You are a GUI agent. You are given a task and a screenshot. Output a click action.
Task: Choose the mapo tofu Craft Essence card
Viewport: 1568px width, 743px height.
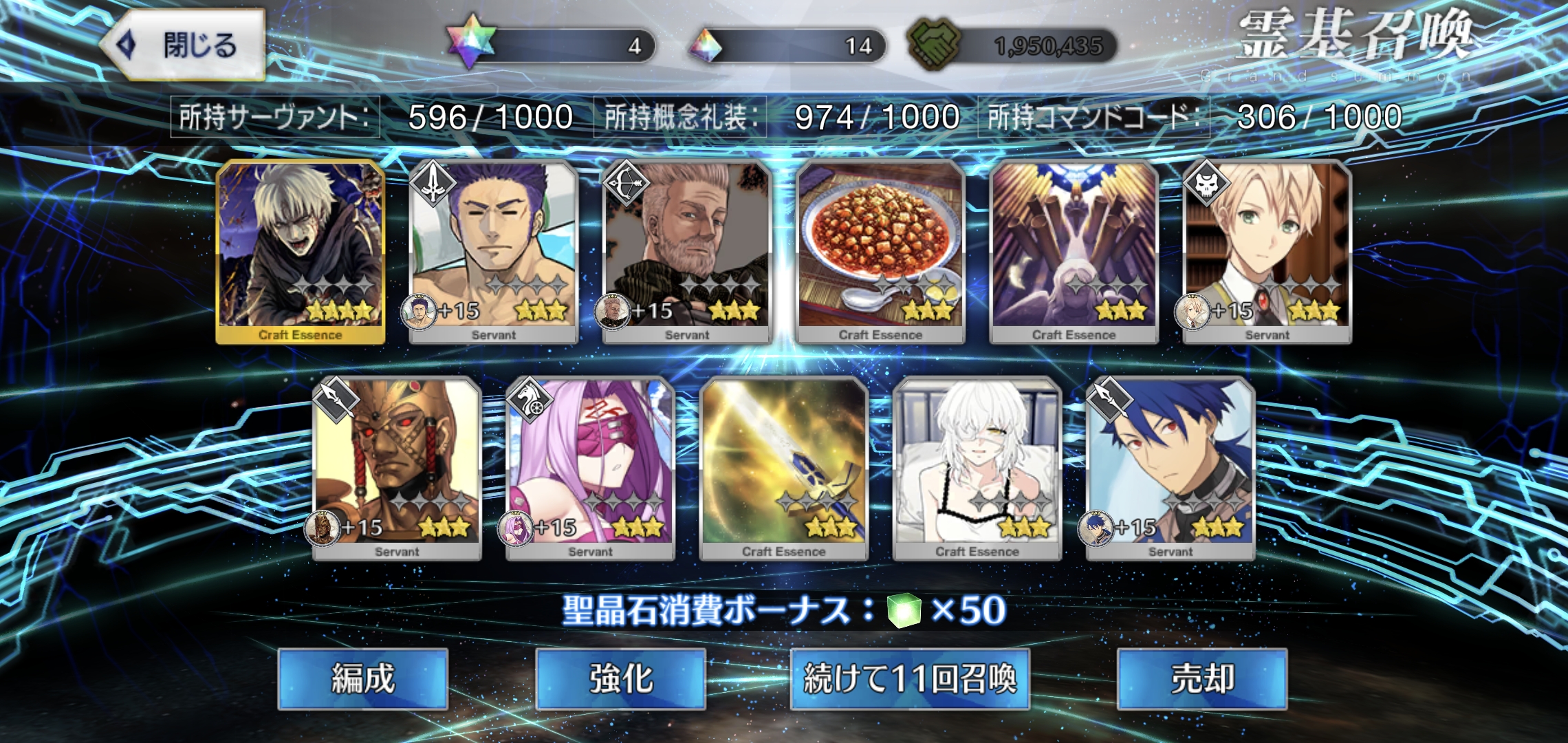(880, 252)
